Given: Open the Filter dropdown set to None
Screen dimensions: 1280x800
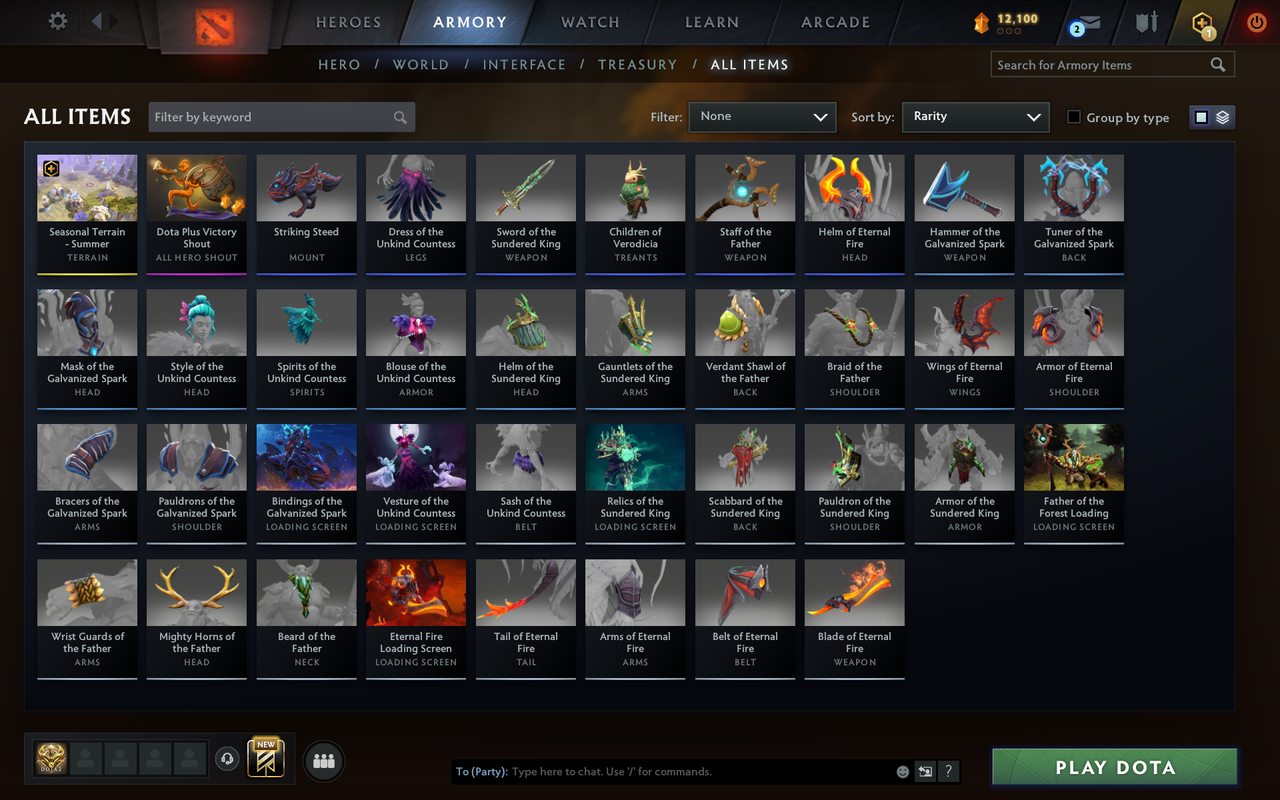Looking at the screenshot, I should coord(762,117).
